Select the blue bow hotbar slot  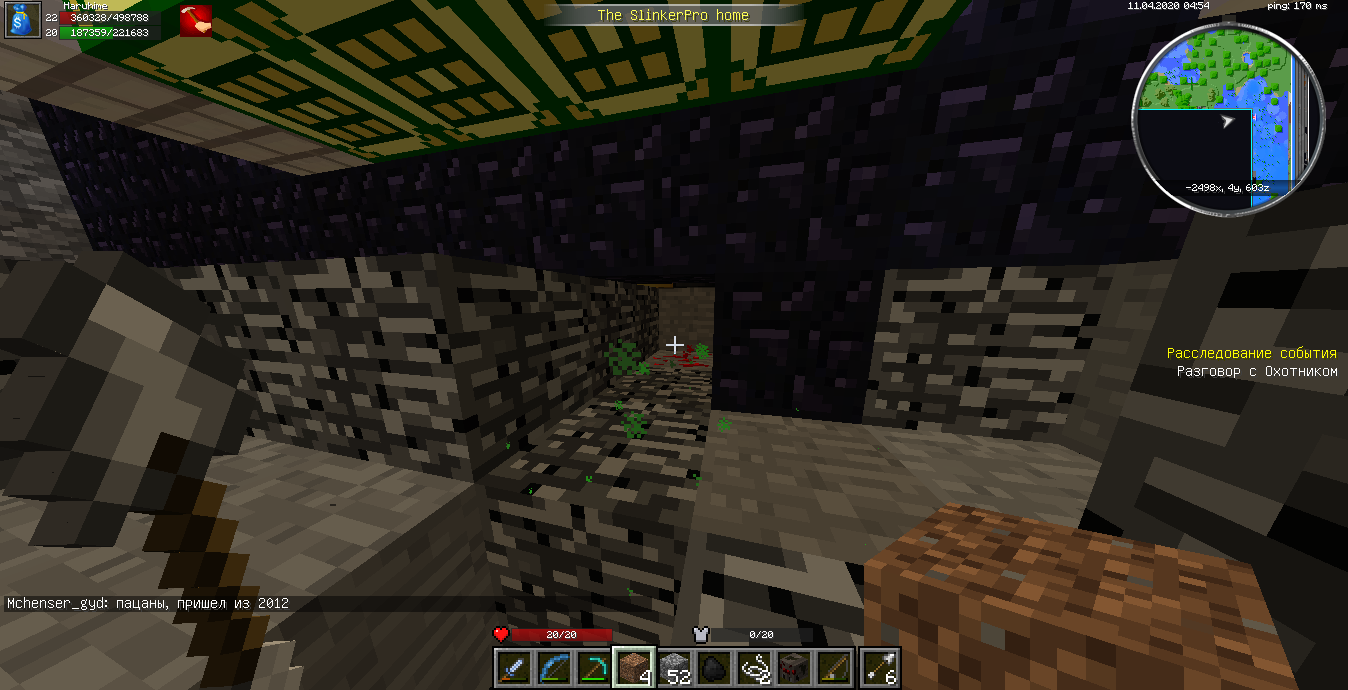pos(553,667)
